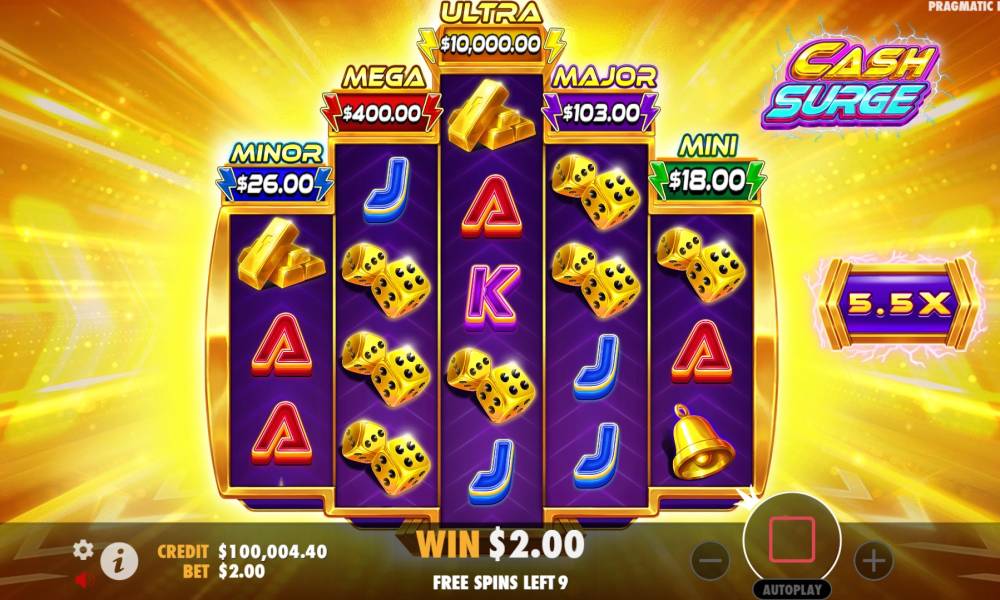Toggle the sound speaker icon
This screenshot has height=600, width=1000.
click(x=83, y=578)
